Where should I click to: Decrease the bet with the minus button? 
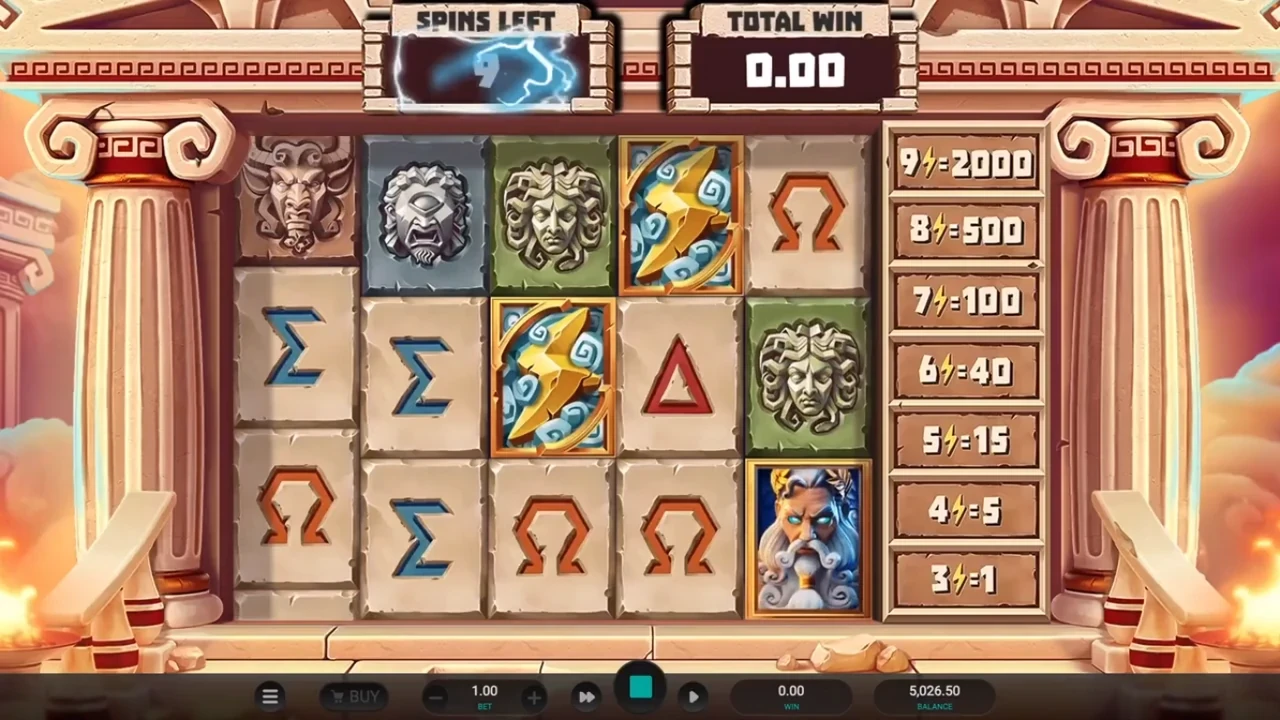(435, 696)
